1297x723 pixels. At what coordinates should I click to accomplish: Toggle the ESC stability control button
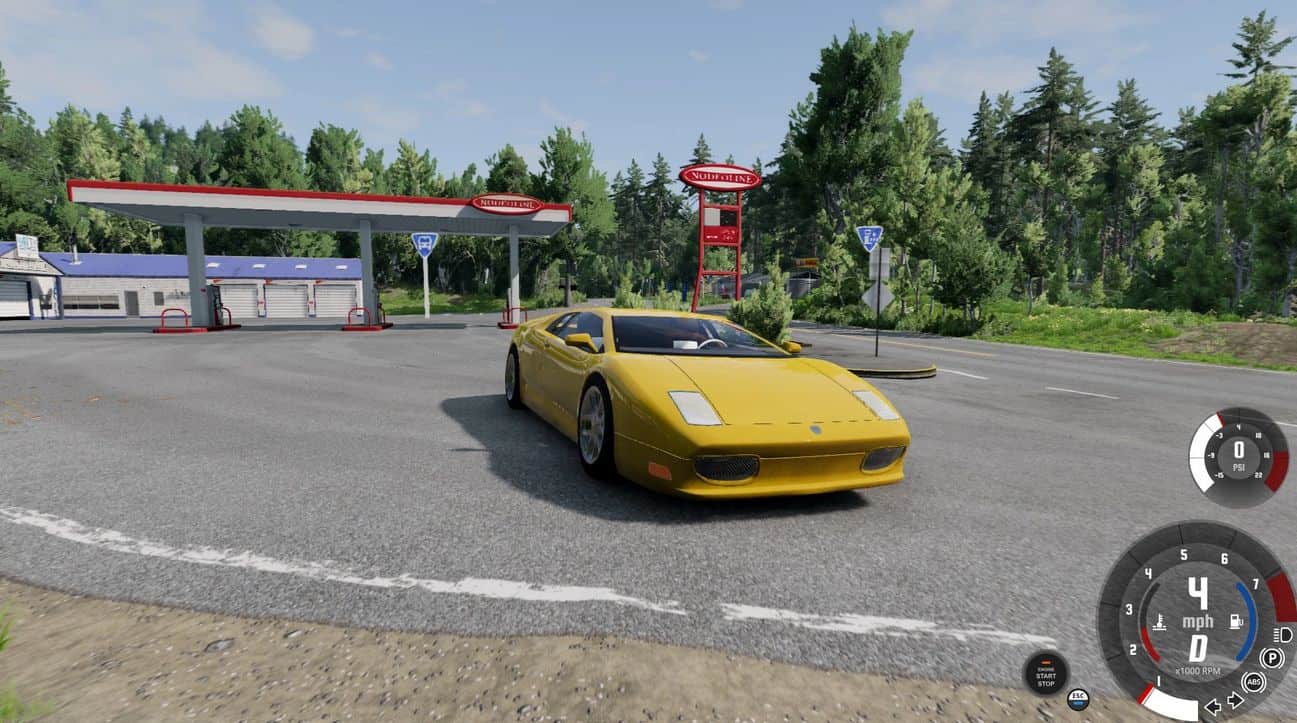click(x=1077, y=699)
